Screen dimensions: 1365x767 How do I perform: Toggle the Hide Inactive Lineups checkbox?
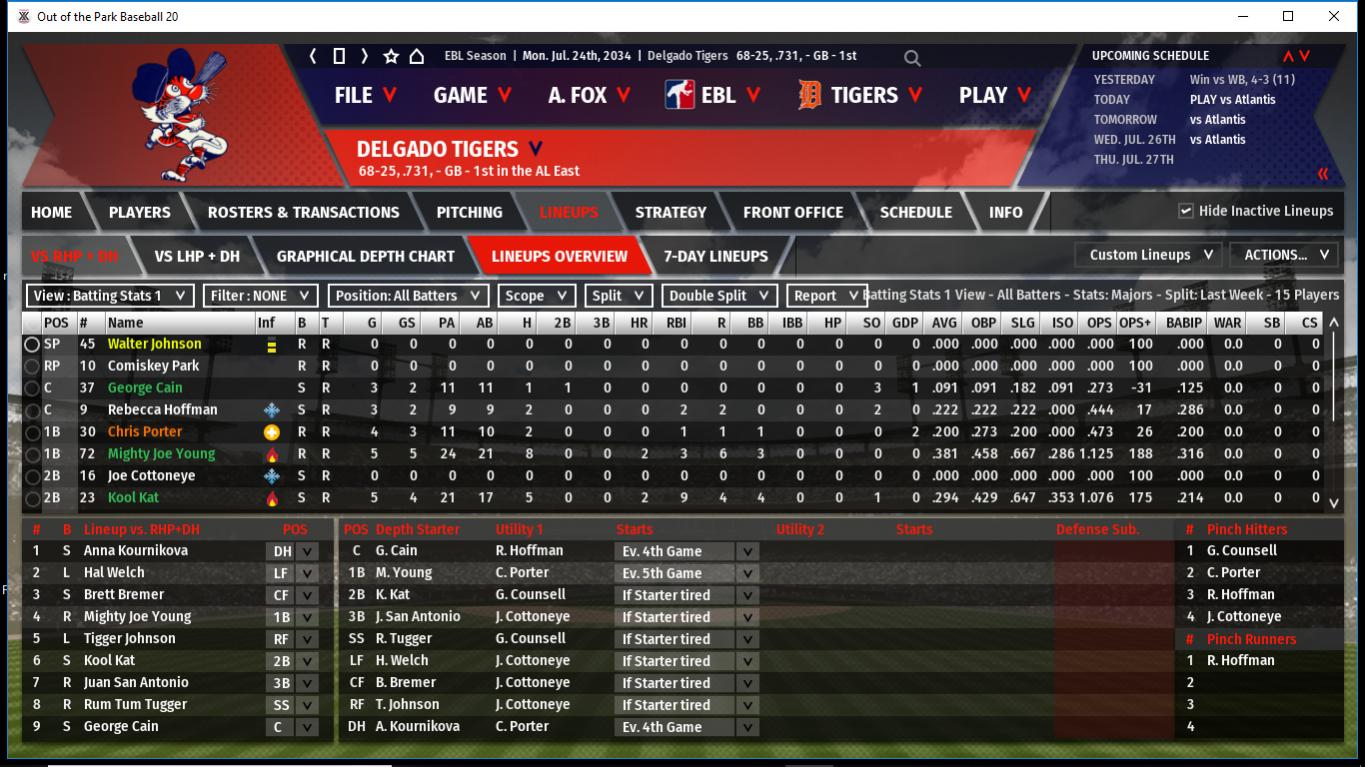point(1186,211)
